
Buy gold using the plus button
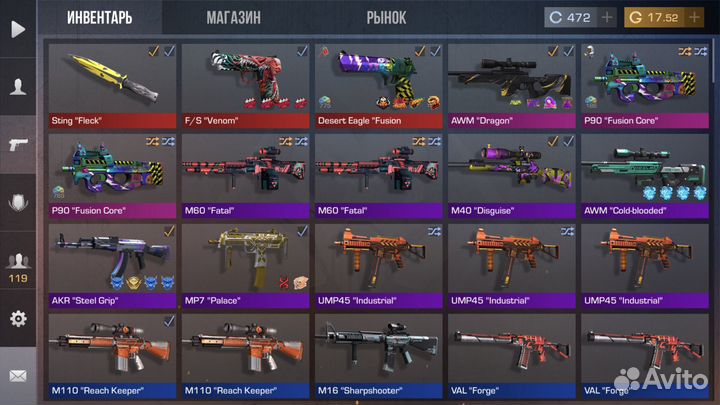[693, 18]
